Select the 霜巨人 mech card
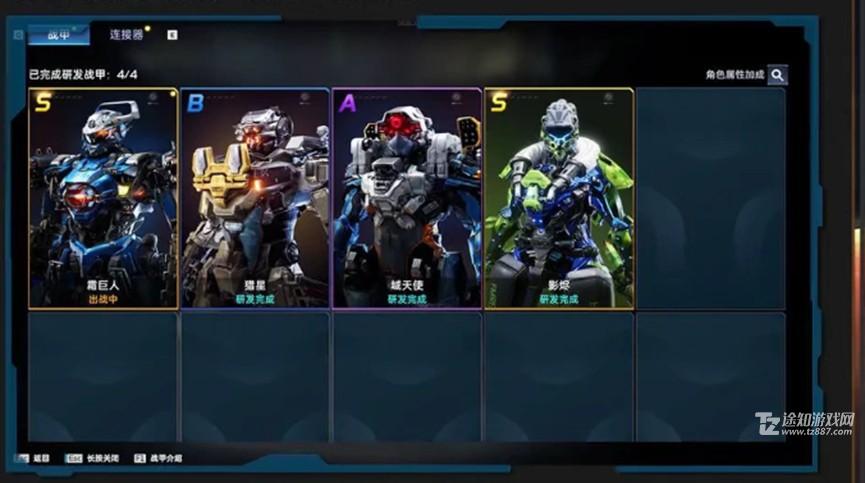The width and height of the screenshot is (865, 483). click(104, 198)
